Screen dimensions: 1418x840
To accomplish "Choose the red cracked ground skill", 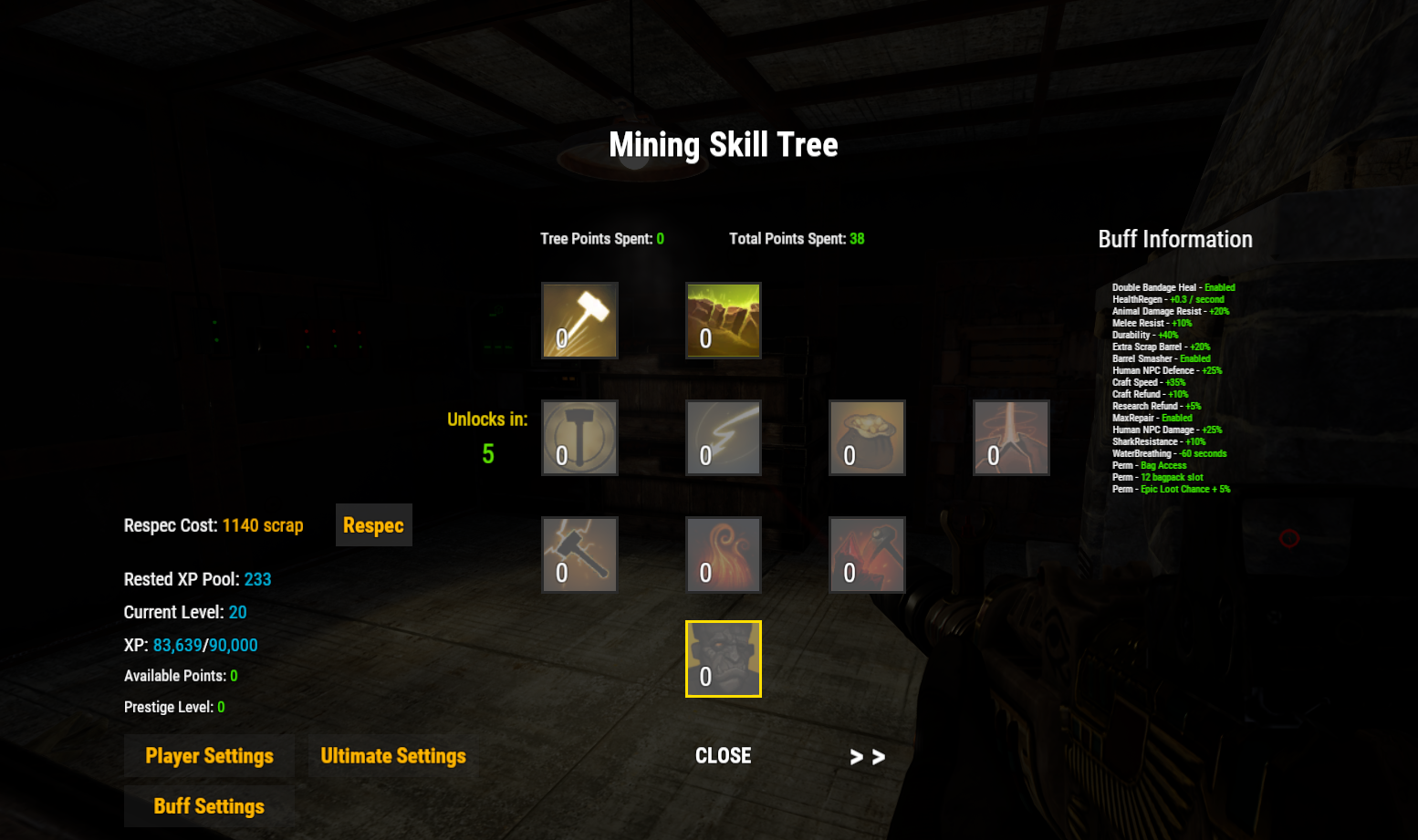I will tap(1011, 438).
